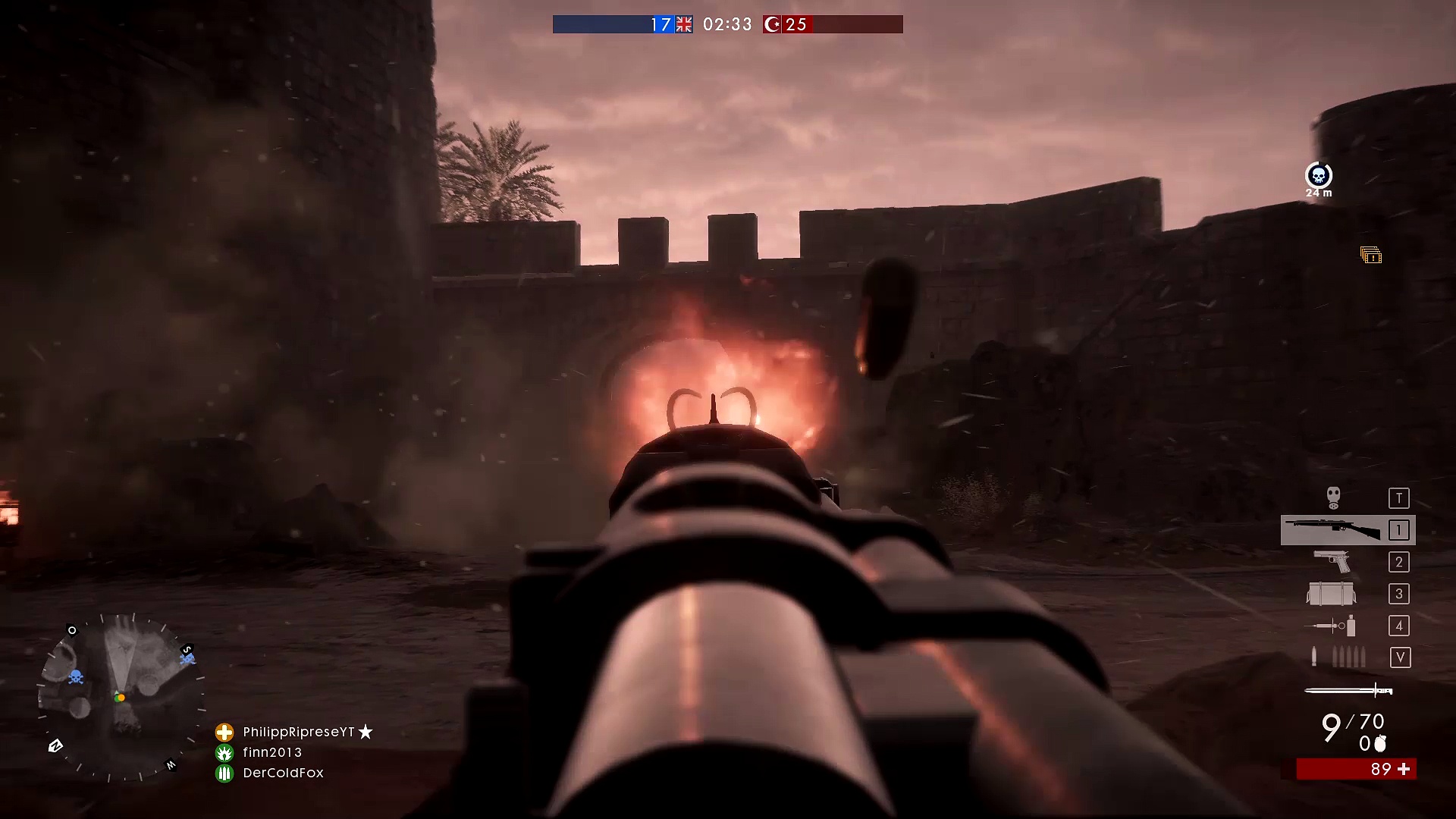Click the skull marker showing 24 m

[1319, 176]
